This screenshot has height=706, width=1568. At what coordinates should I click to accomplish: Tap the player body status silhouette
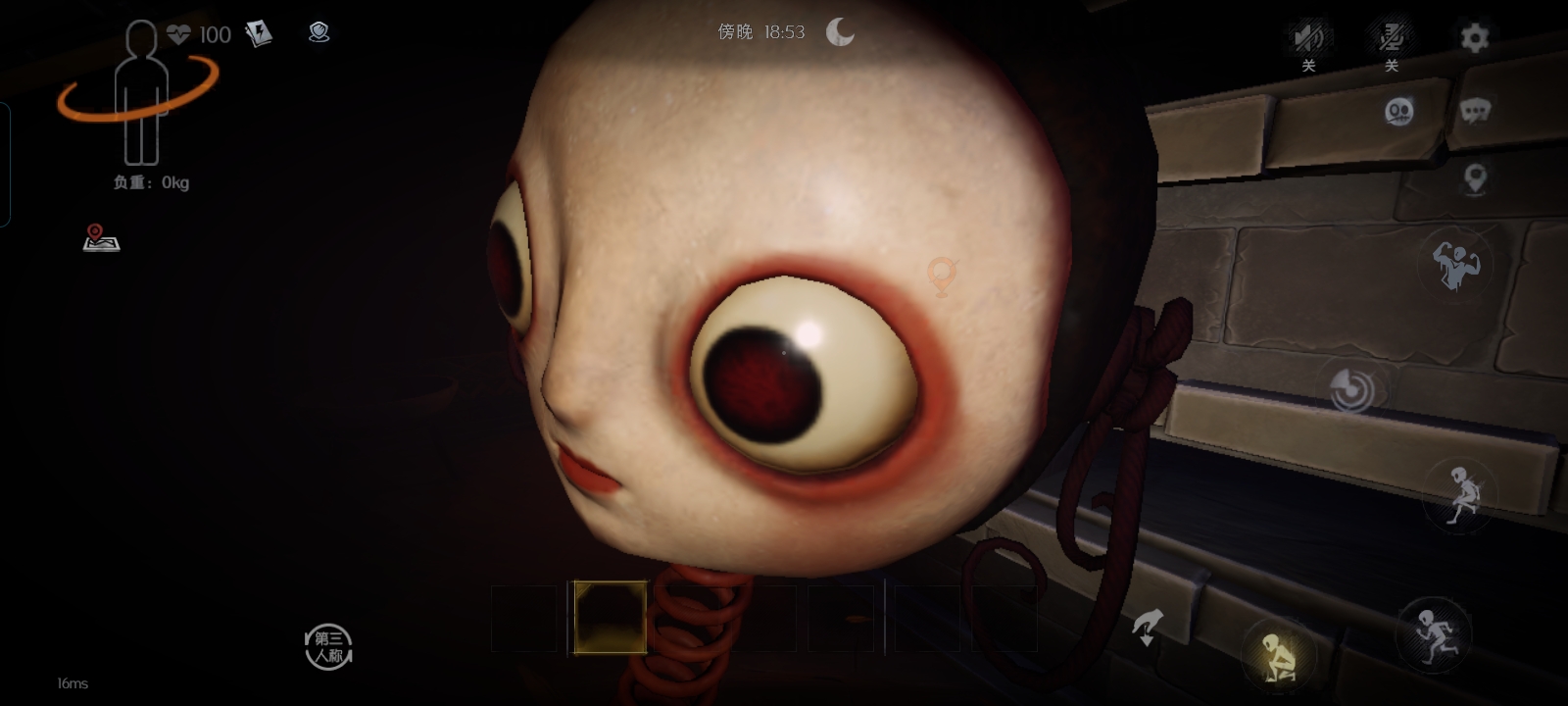click(141, 95)
